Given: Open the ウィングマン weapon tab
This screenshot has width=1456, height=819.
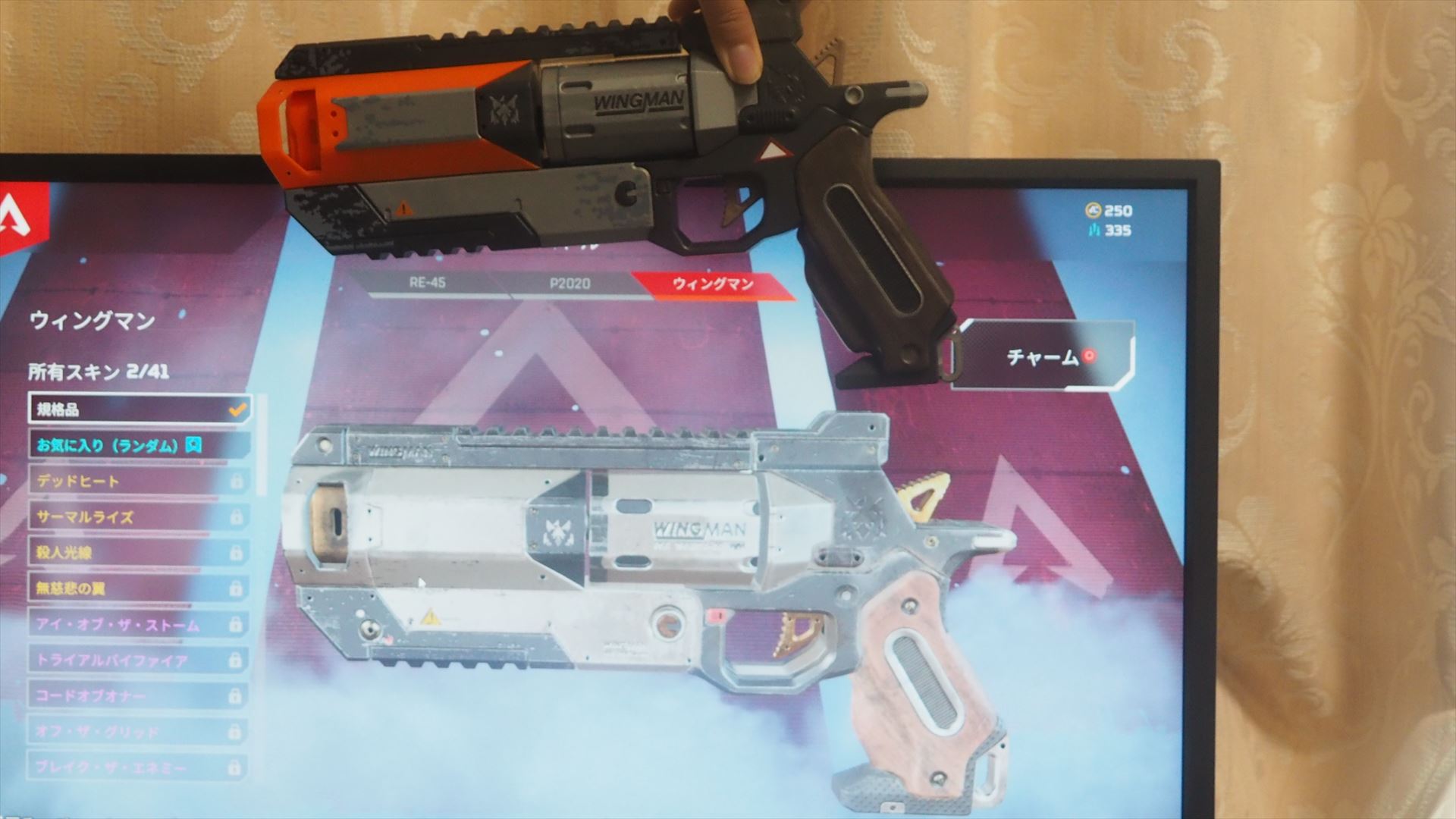Looking at the screenshot, I should click(x=713, y=283).
